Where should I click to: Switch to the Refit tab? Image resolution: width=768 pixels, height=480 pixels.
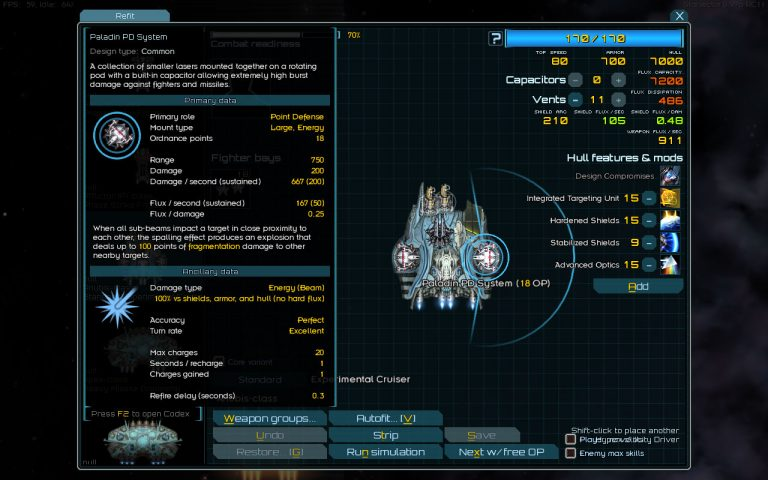[x=125, y=16]
